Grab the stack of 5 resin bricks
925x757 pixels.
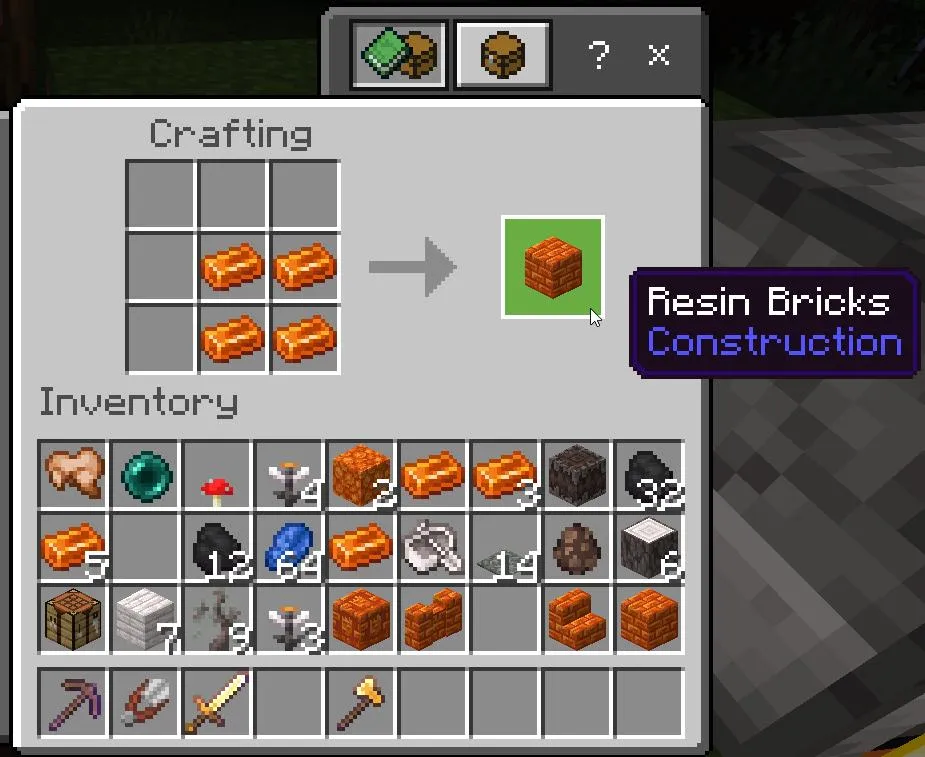coord(74,546)
